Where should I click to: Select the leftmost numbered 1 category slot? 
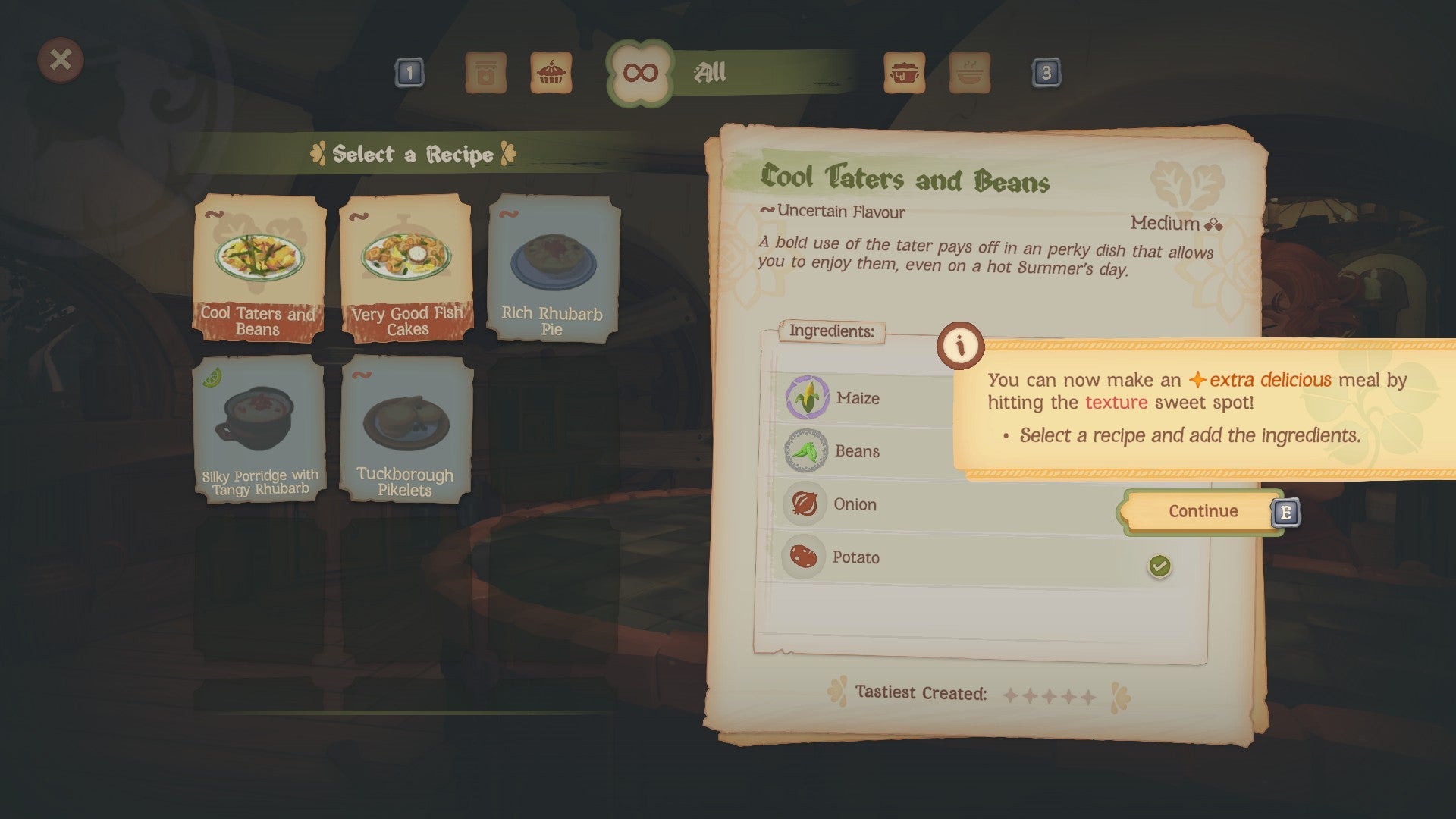pos(409,74)
